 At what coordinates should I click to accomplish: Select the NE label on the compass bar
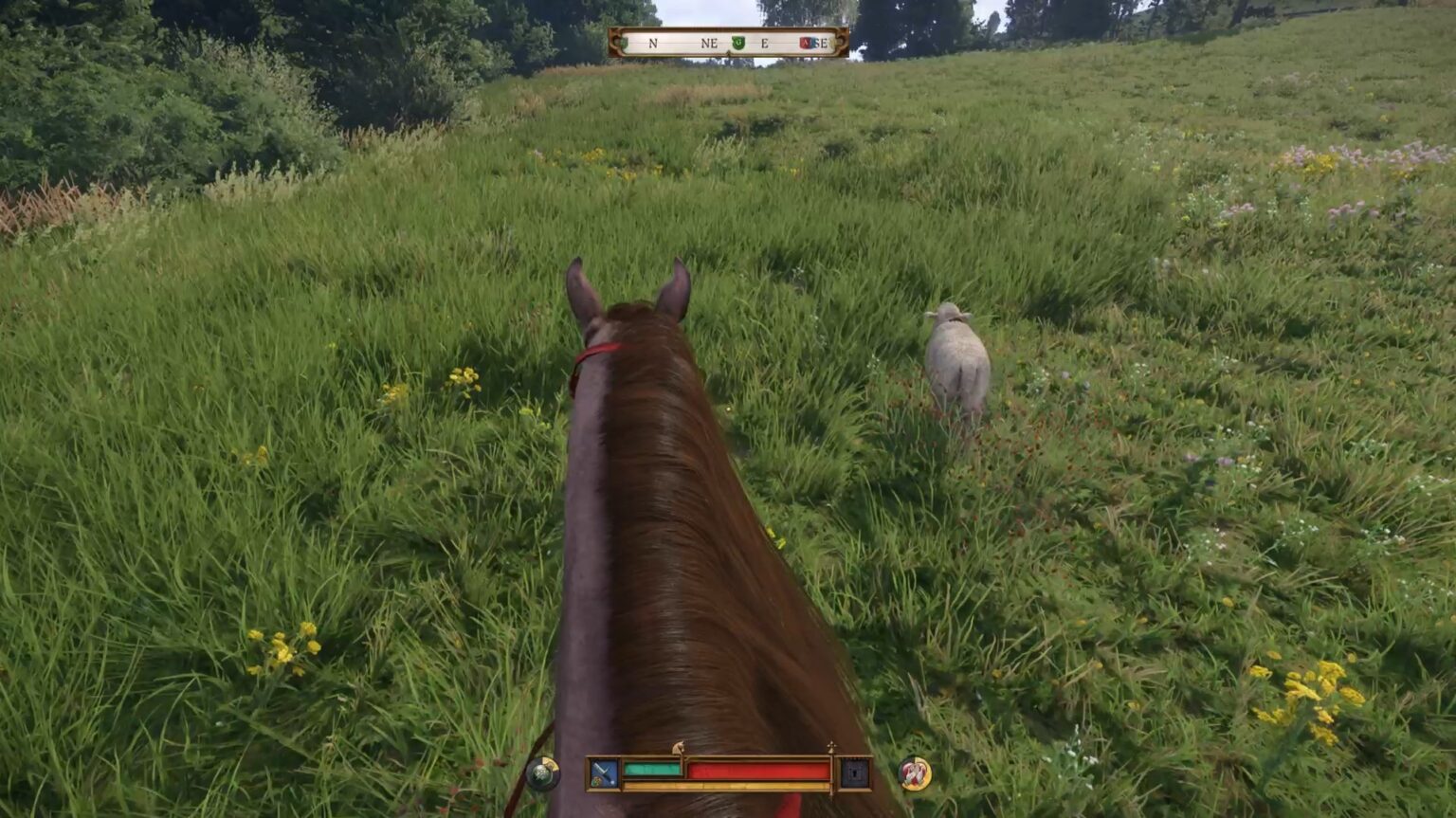(x=709, y=42)
